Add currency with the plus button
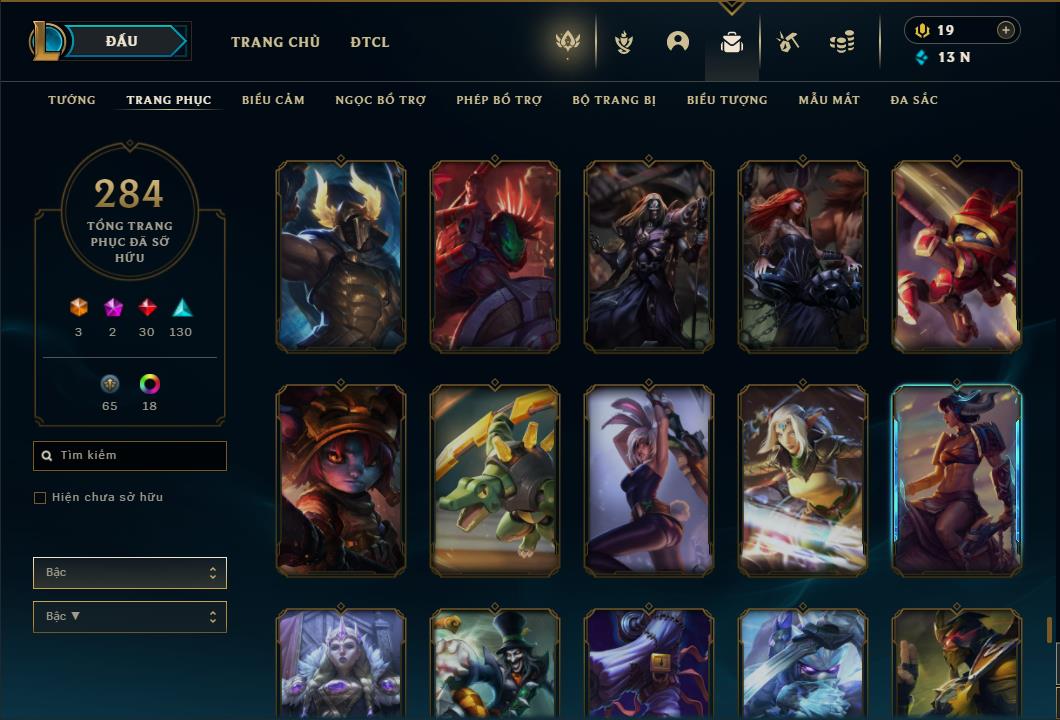1060x720 pixels. point(1006,31)
